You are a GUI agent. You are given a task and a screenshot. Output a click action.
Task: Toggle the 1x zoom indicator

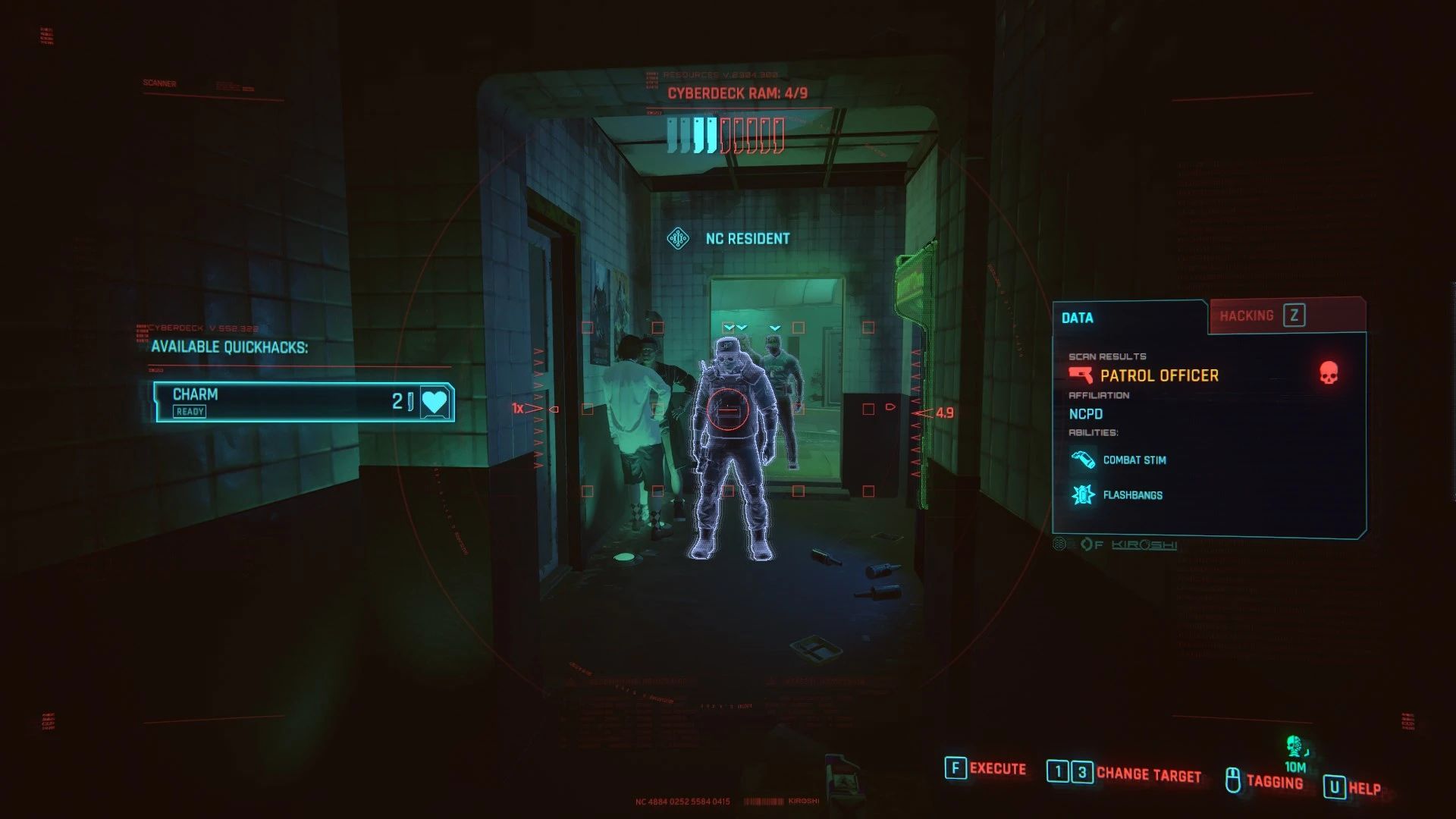click(518, 407)
